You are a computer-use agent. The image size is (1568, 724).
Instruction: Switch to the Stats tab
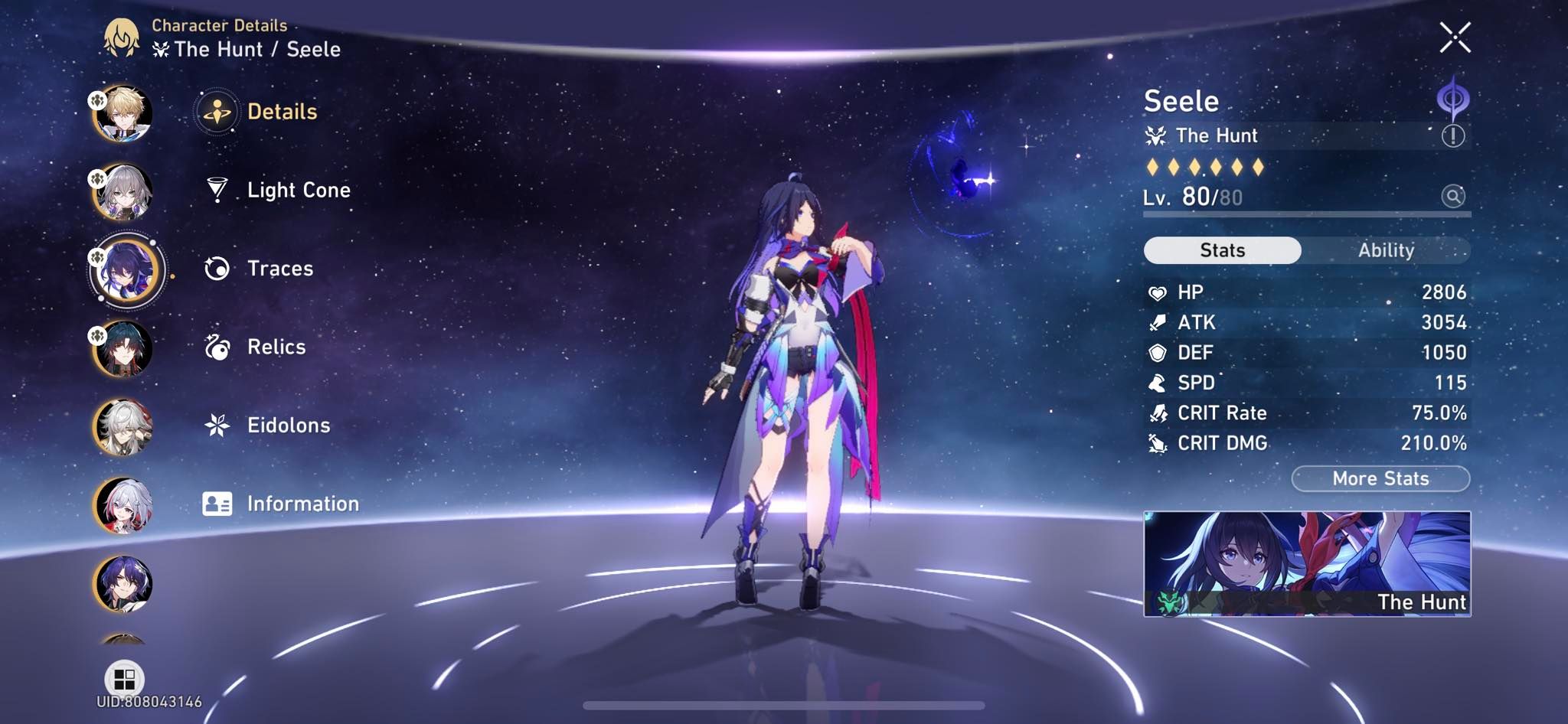tap(1222, 250)
